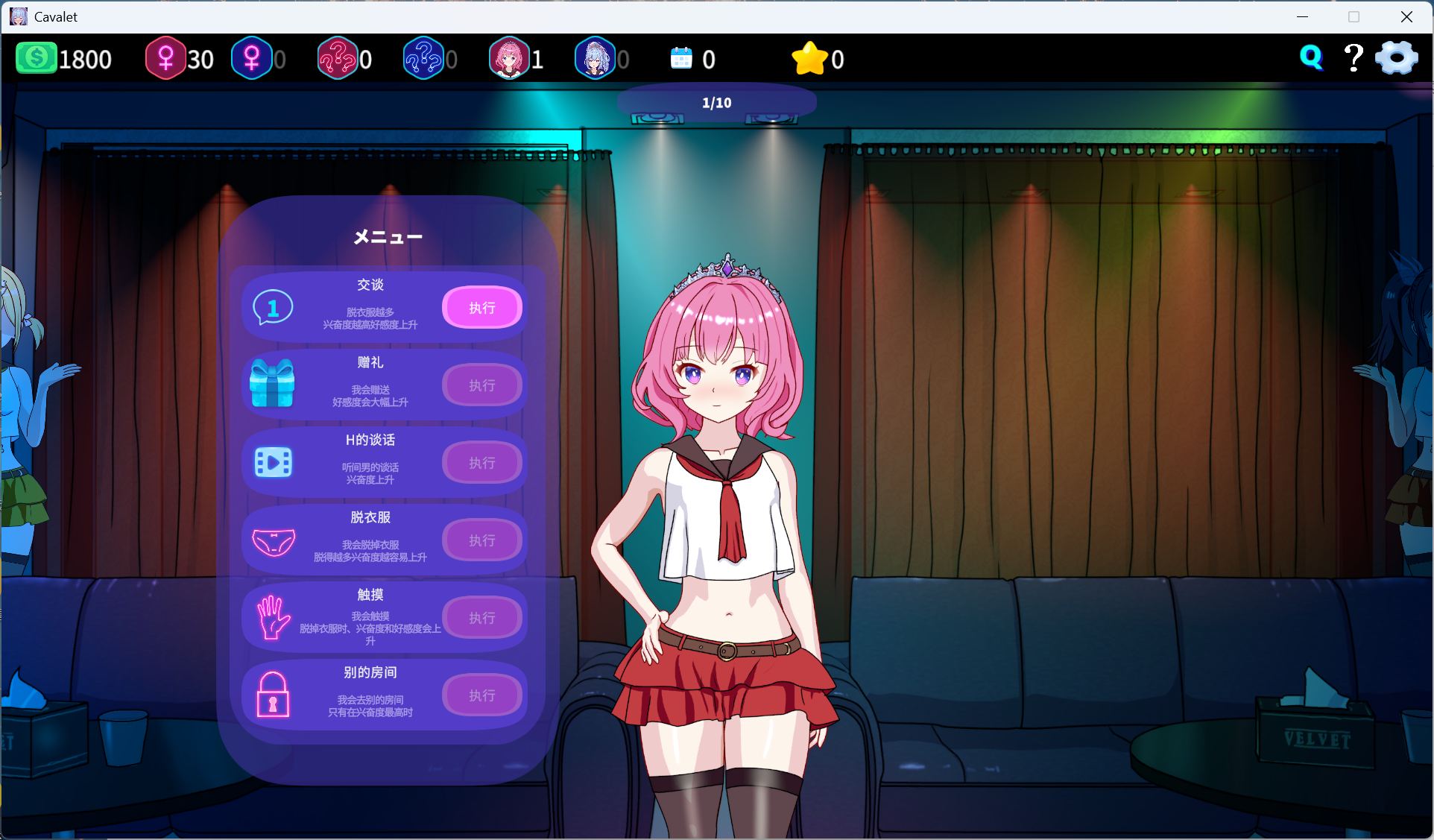Click the video icon next to H的谈话

[271, 462]
